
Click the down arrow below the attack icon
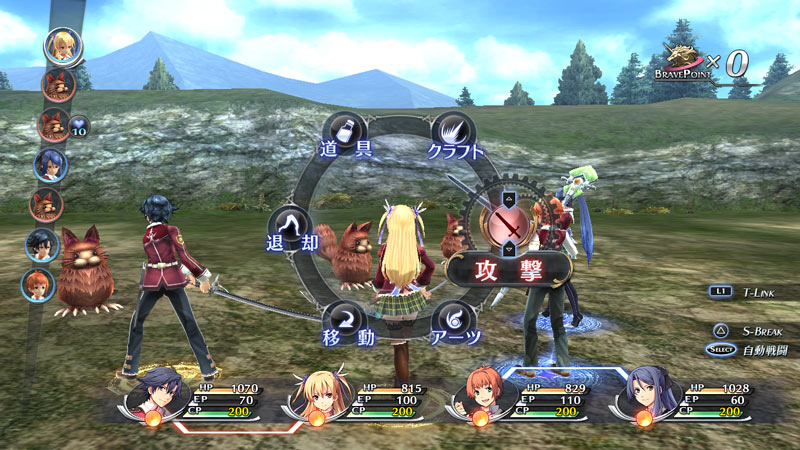point(511,251)
